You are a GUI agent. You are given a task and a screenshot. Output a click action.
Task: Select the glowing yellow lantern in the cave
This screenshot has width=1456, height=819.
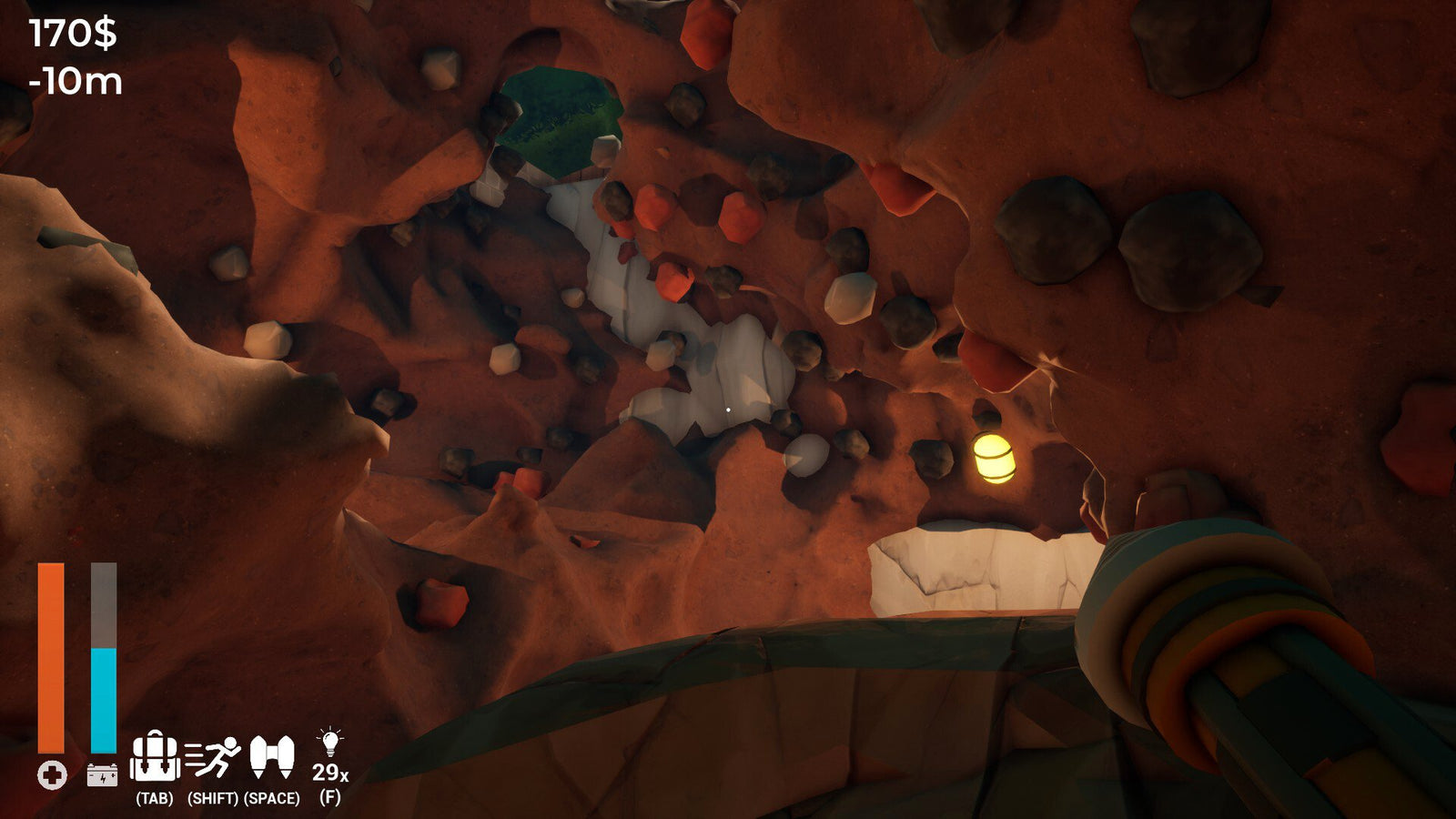[994, 460]
